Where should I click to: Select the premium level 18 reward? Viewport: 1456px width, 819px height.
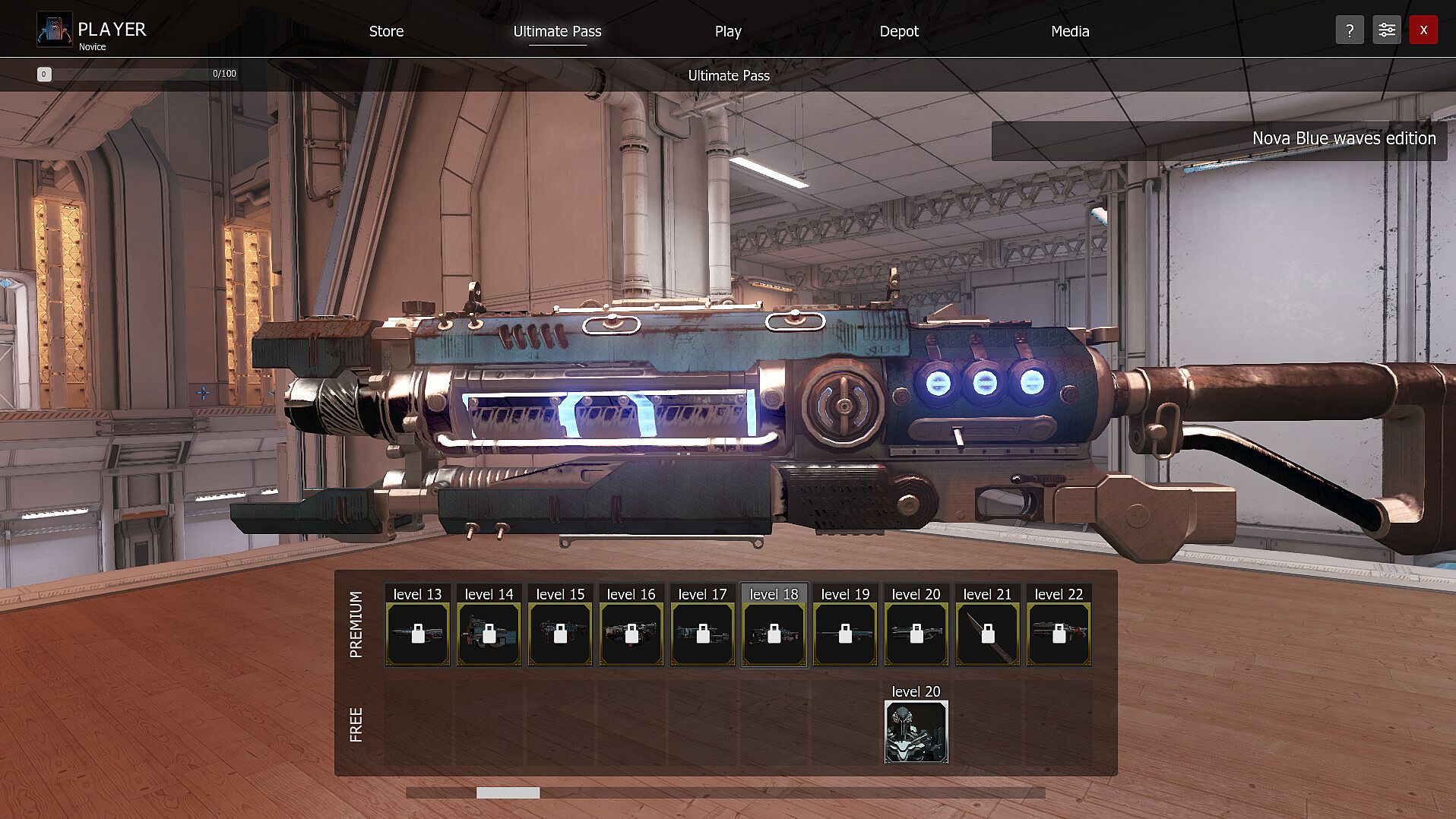(x=774, y=634)
